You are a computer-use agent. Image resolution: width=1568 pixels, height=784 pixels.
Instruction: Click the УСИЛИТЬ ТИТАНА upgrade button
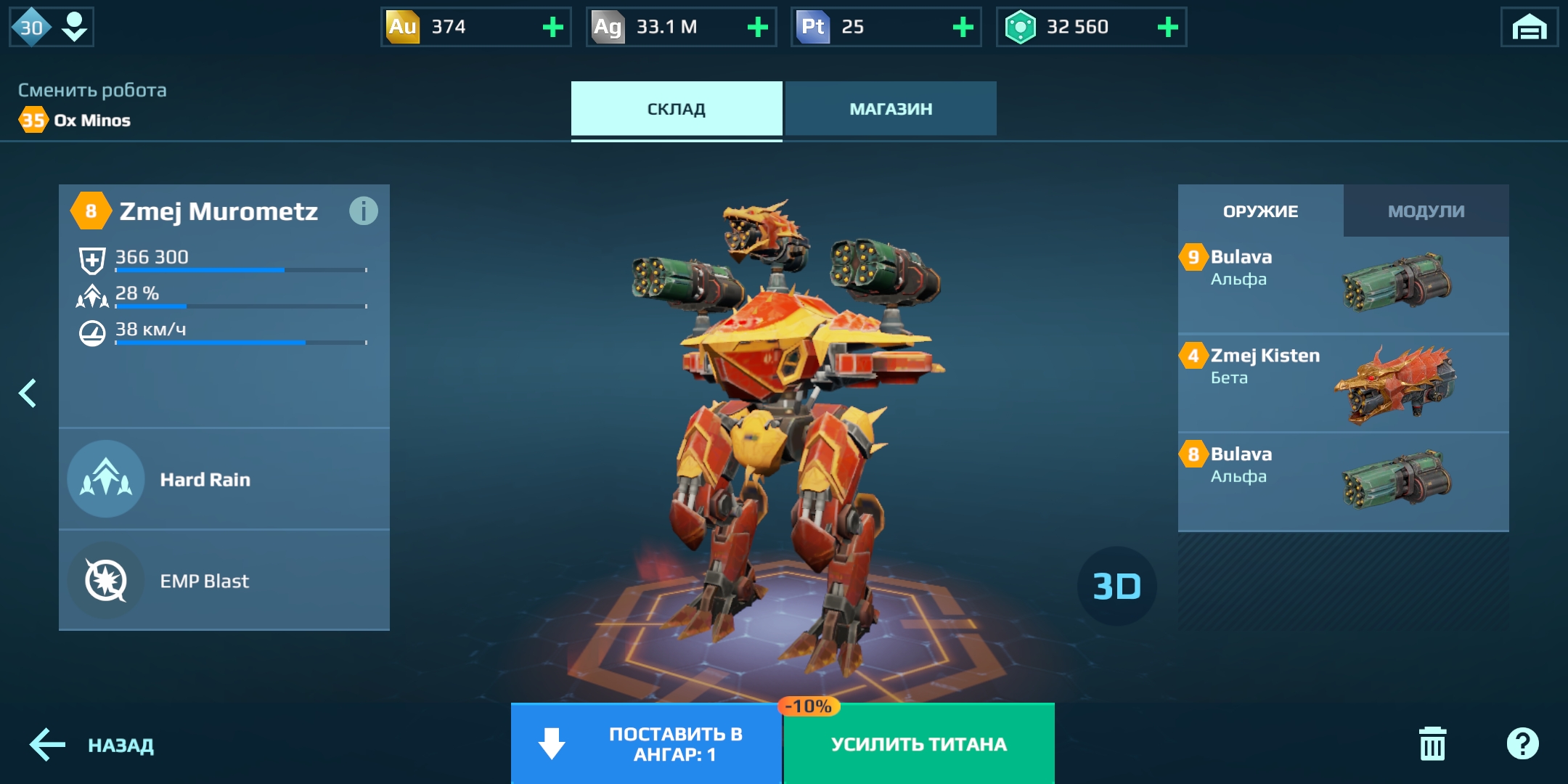point(919,744)
